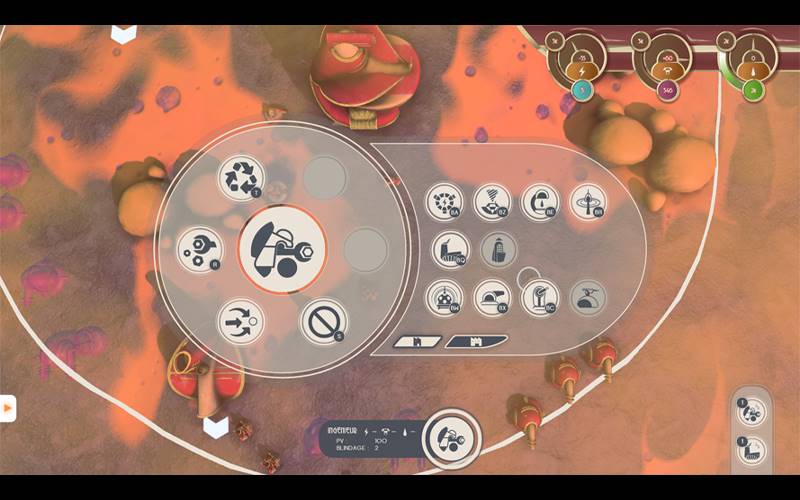Screen dimensions: 800x500
Task: Select the water-drop dome building
Action: point(540,202)
